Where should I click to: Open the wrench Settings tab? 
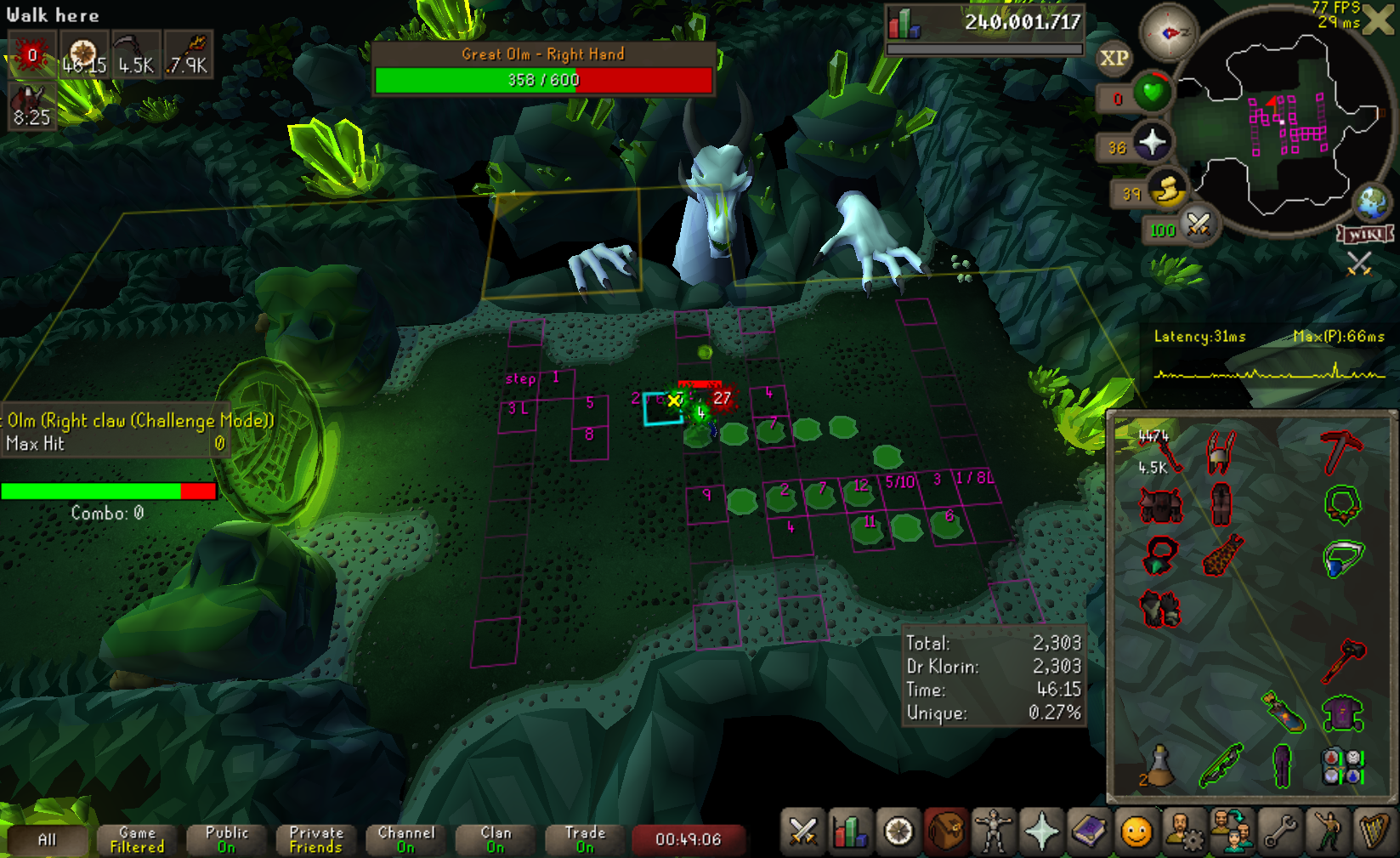[x=1279, y=832]
